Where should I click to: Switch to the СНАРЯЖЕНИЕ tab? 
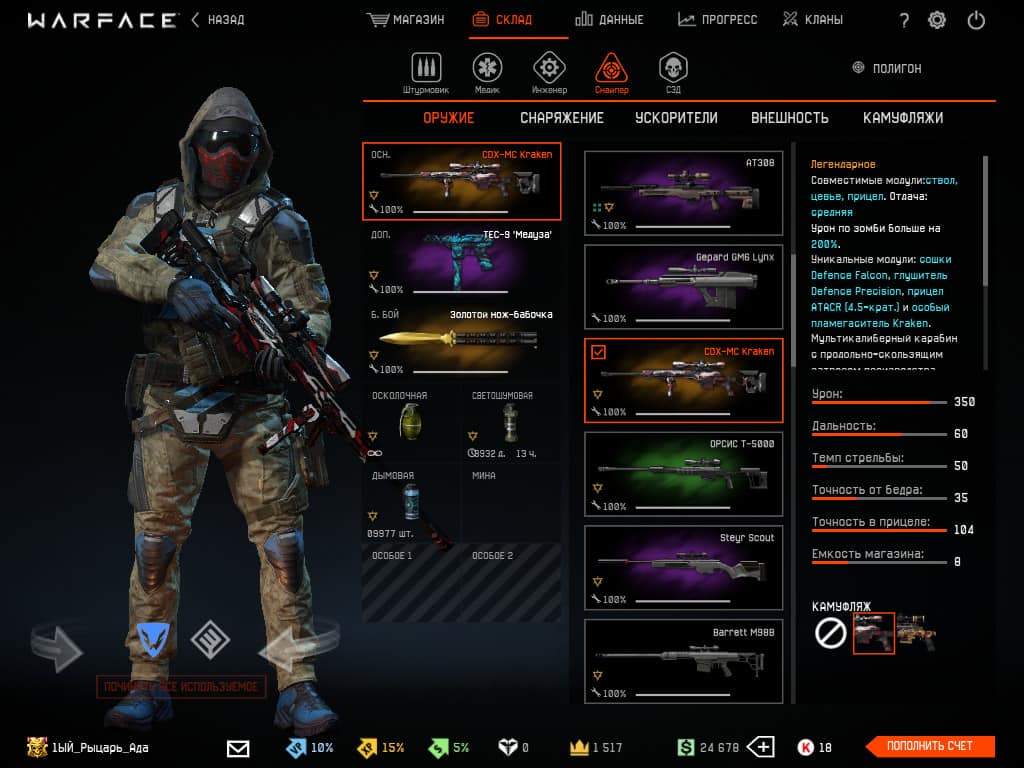click(x=562, y=118)
